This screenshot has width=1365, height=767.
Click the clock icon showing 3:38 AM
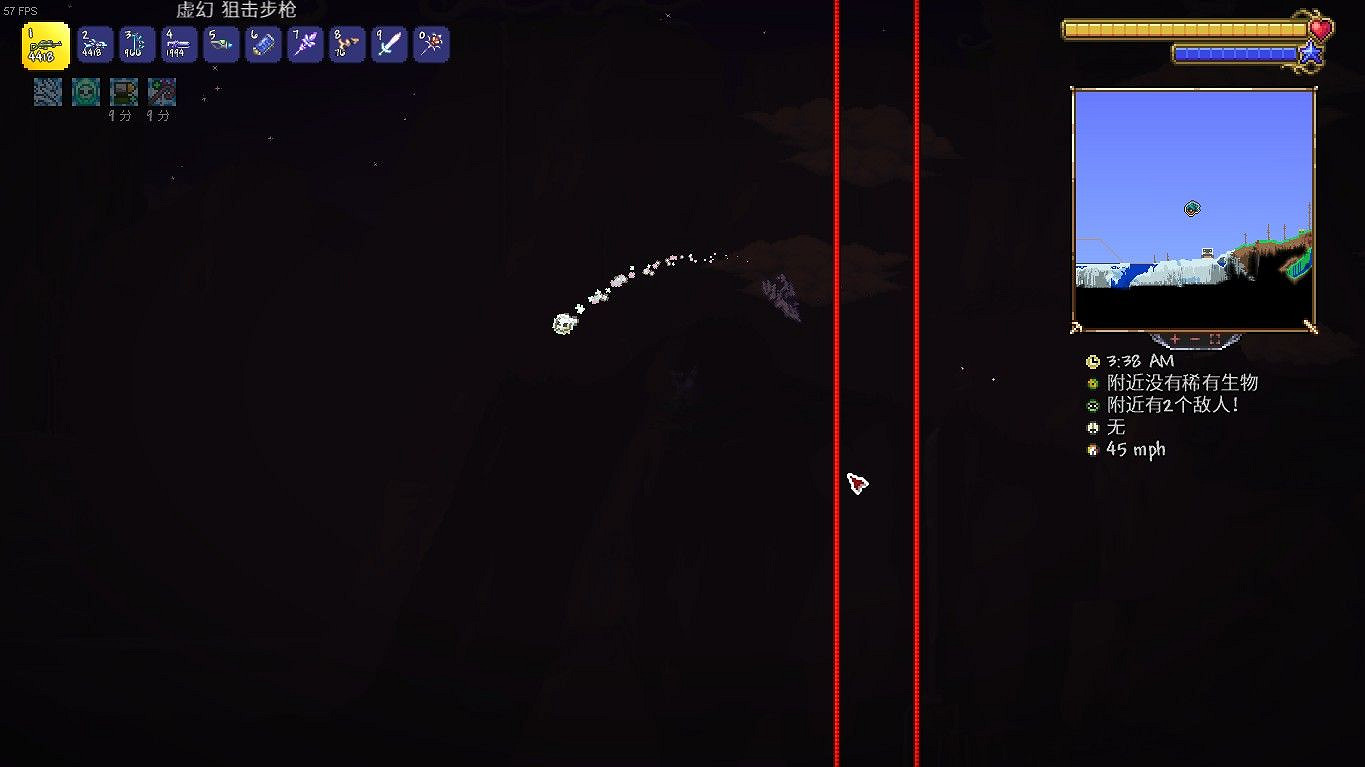(1094, 361)
